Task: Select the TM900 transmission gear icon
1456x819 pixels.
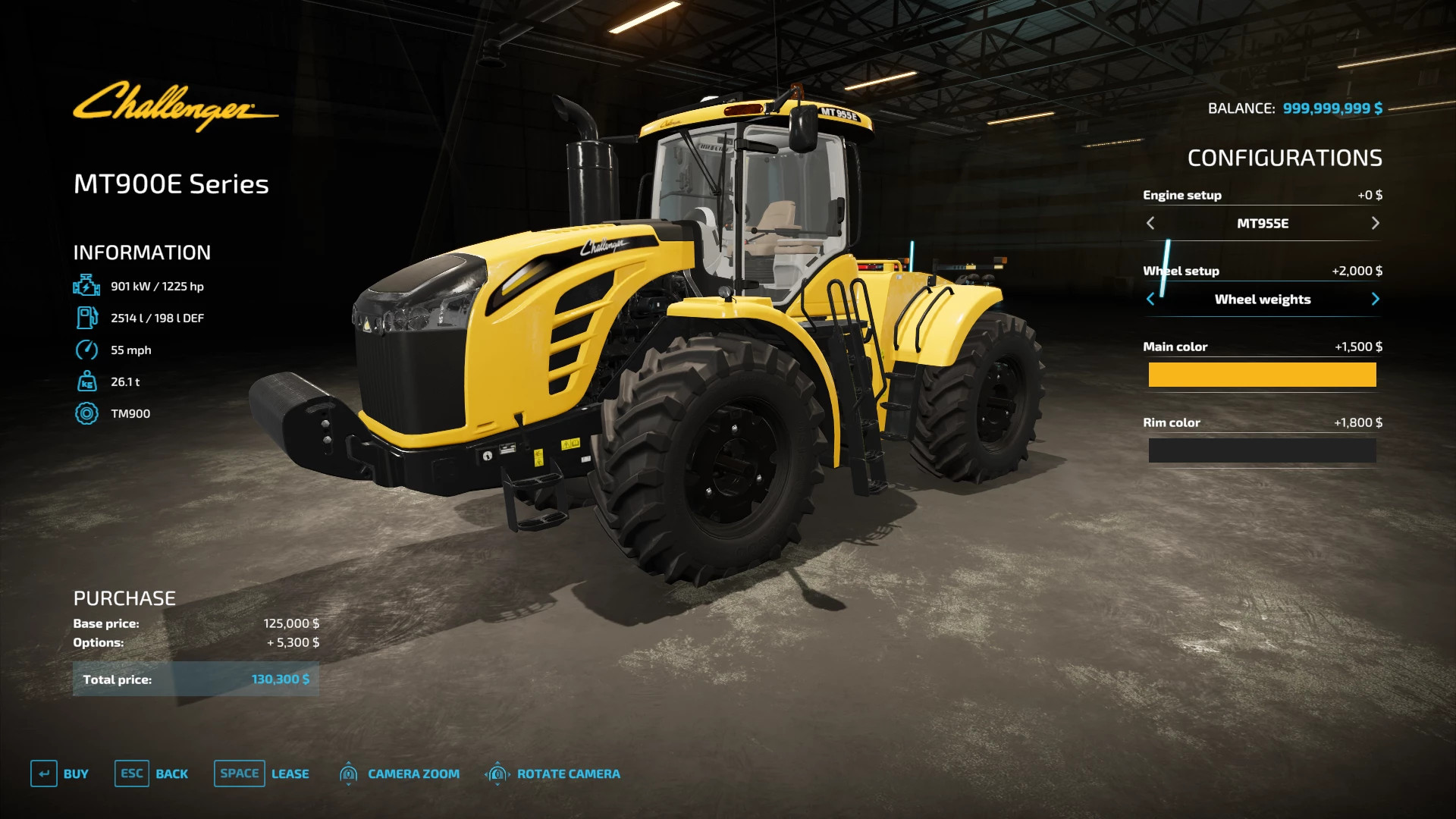Action: click(x=87, y=413)
